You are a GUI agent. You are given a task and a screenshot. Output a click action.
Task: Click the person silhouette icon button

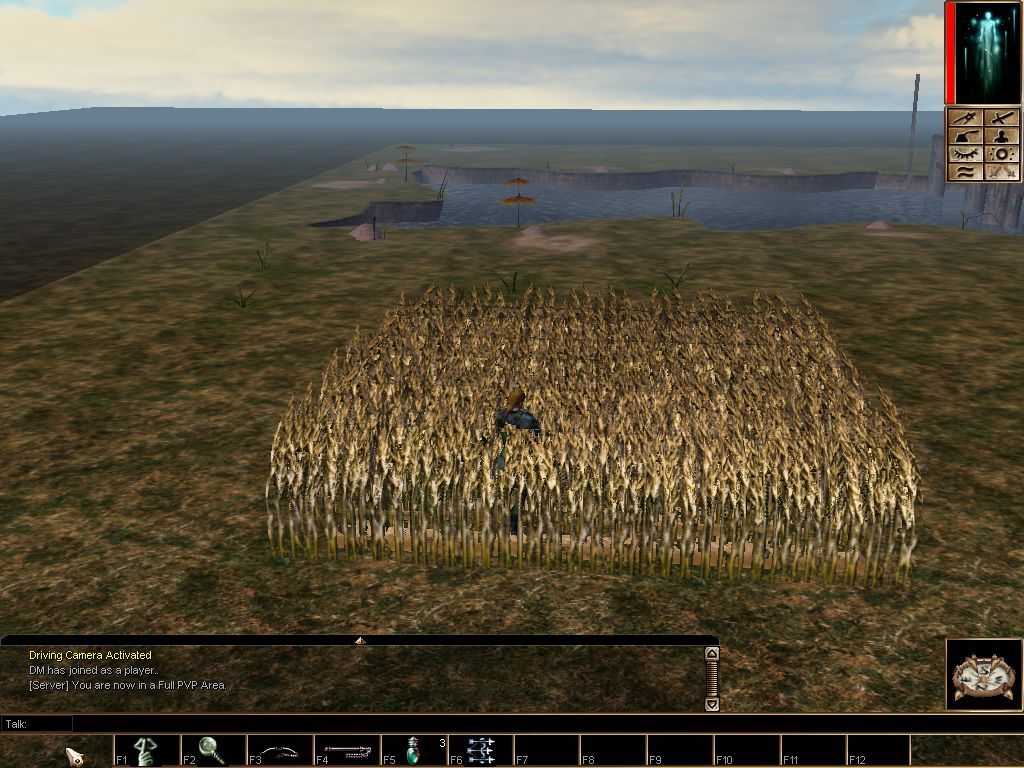click(x=1003, y=136)
